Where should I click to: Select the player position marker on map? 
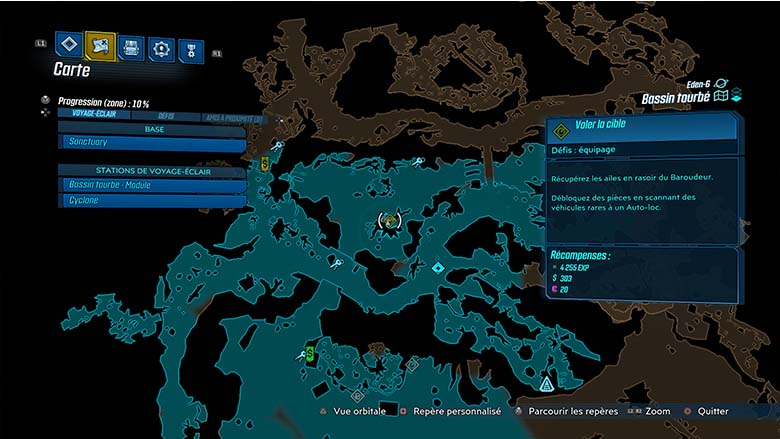coord(389,221)
